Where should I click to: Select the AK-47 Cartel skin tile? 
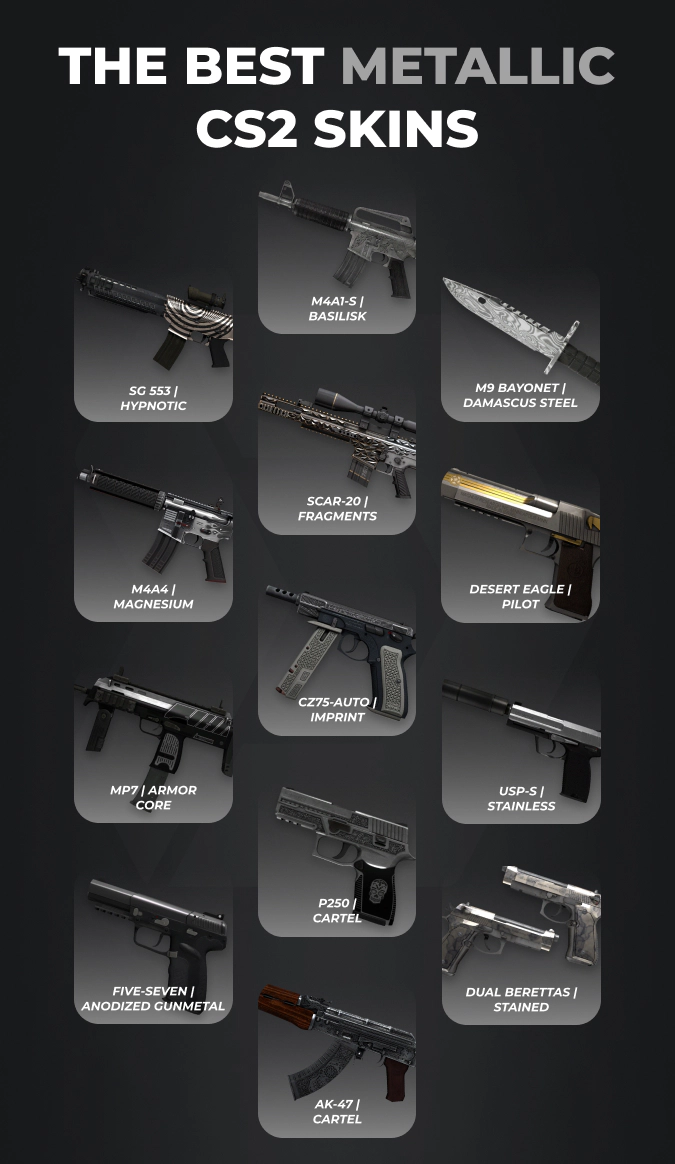coord(337,1059)
